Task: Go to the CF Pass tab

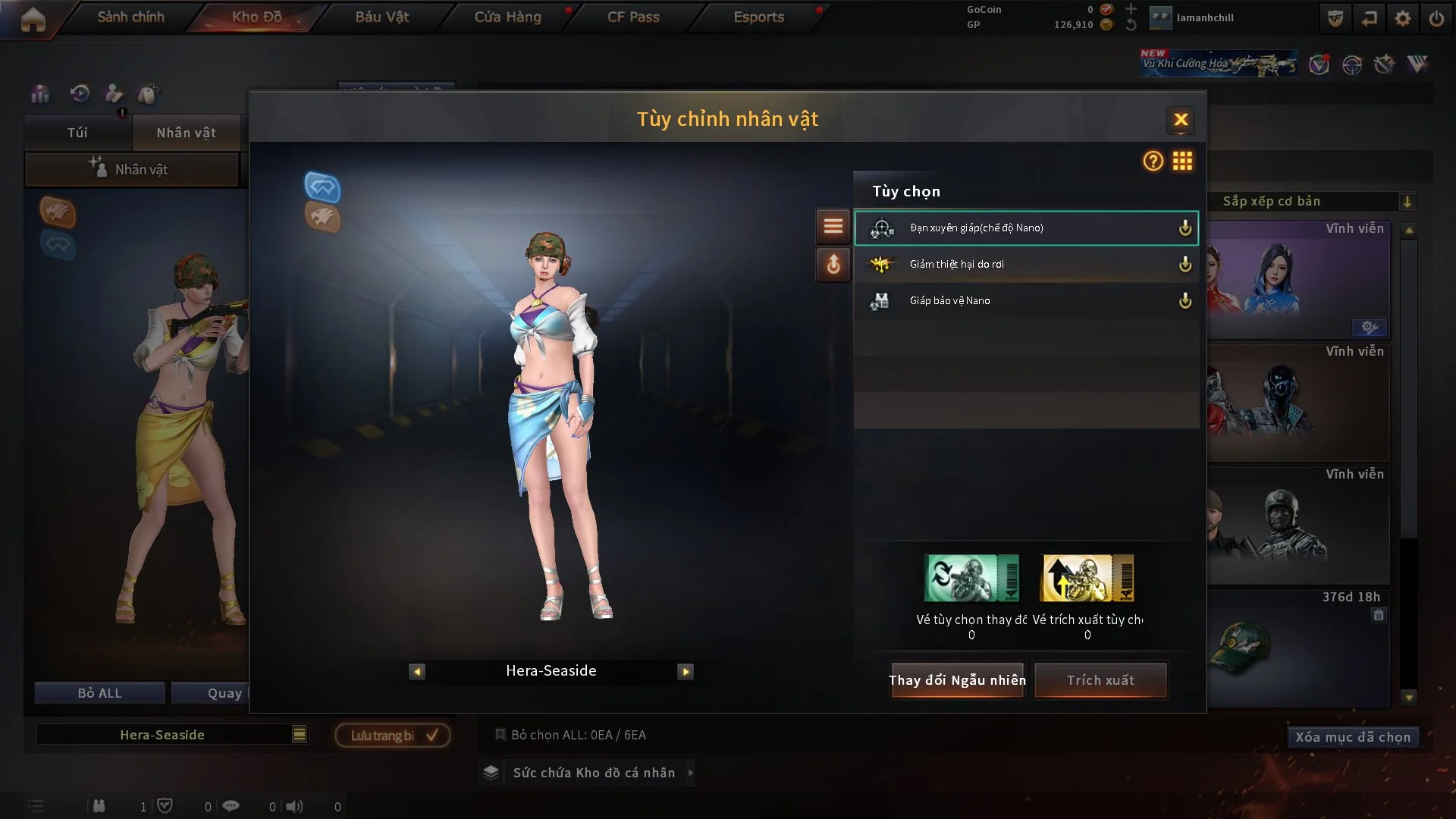Action: point(633,17)
